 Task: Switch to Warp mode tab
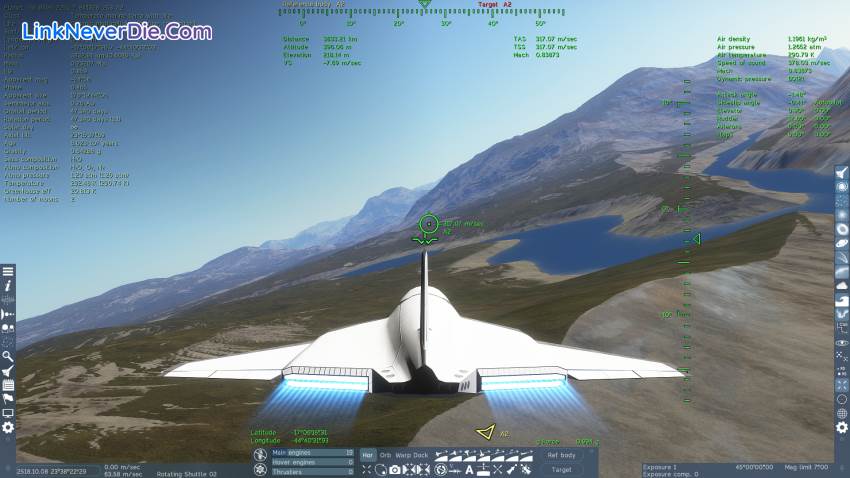pyautogui.click(x=403, y=455)
